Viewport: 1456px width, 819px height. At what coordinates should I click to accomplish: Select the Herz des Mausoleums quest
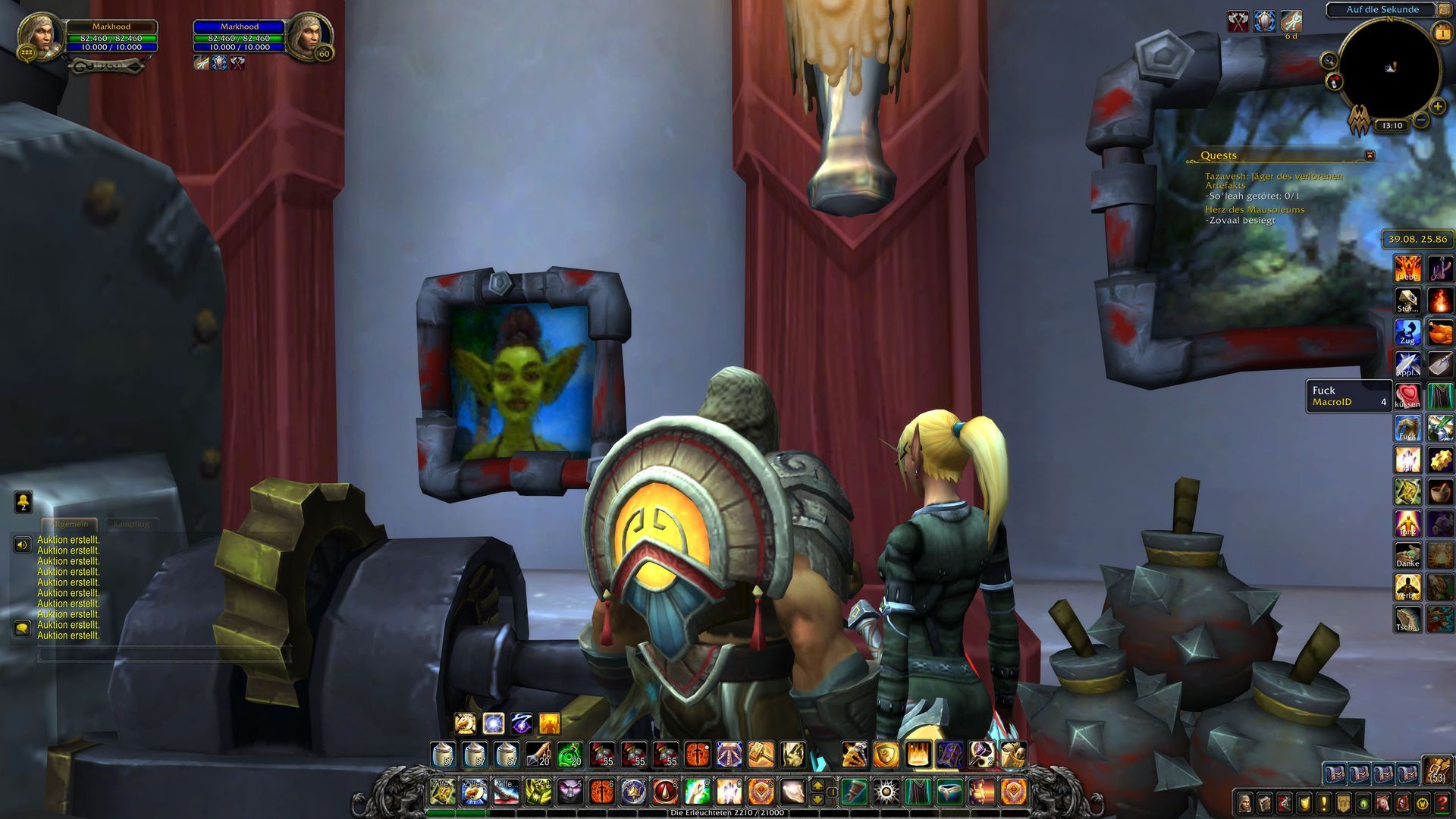click(x=1254, y=210)
